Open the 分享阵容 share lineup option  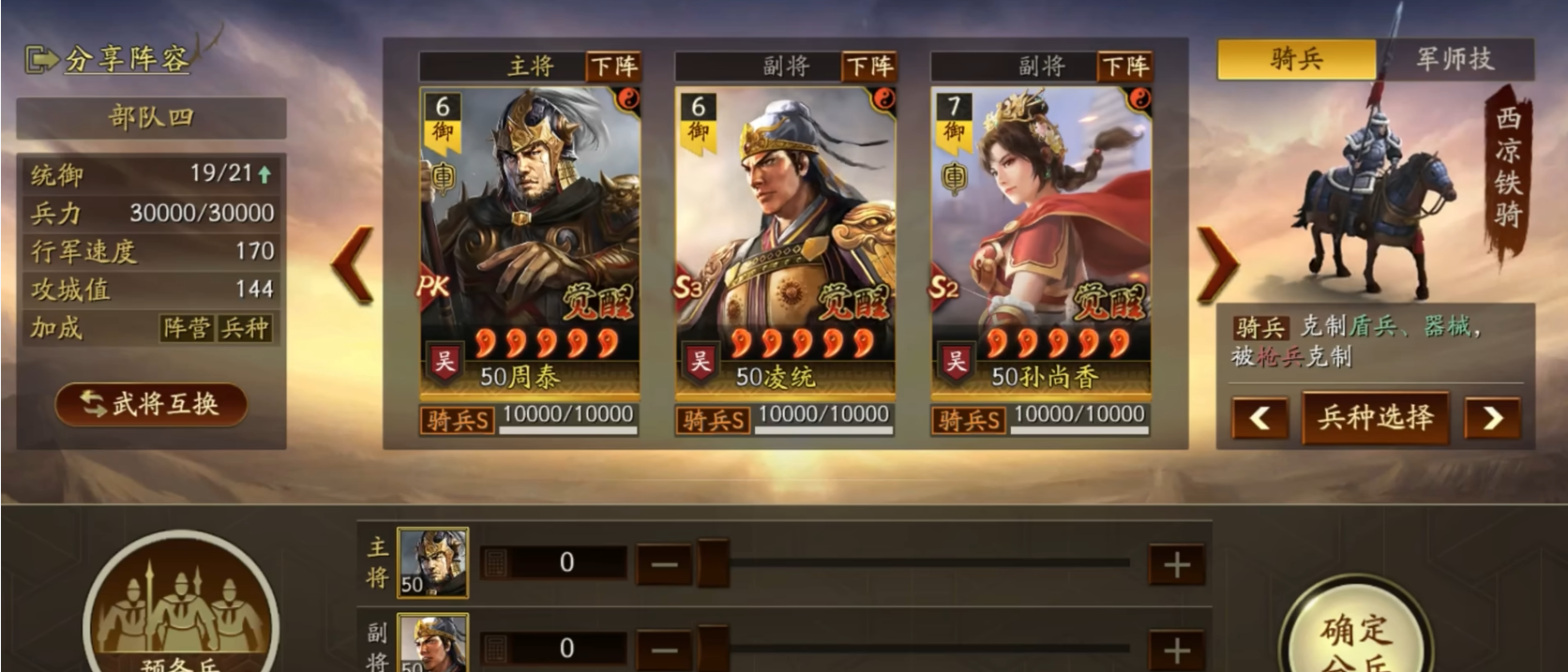[x=108, y=59]
